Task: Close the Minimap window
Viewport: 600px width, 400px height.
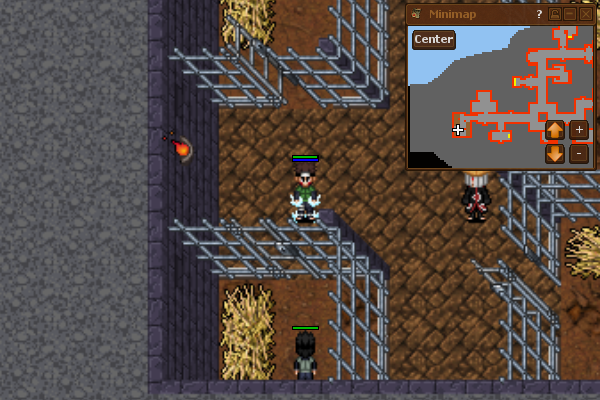Action: [586, 14]
